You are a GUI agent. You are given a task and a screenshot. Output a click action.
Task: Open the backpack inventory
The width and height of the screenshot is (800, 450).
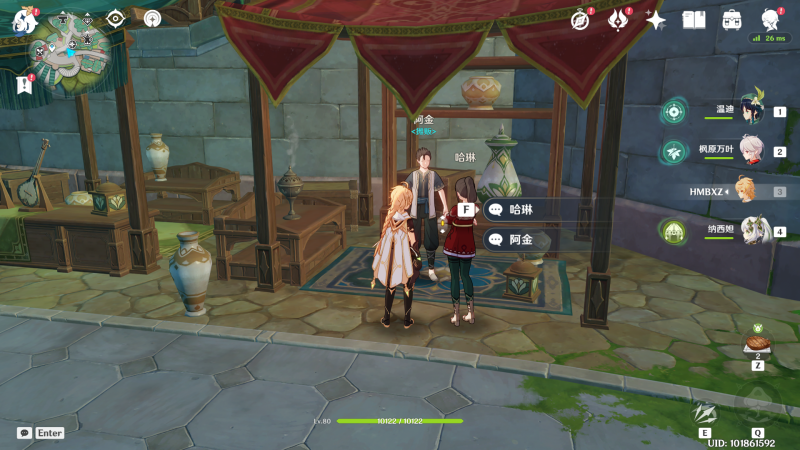[x=732, y=19]
